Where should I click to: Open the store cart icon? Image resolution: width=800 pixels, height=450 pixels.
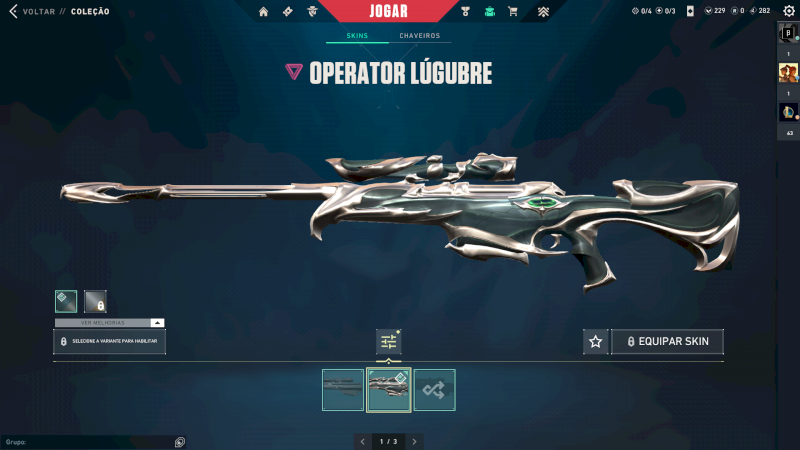coord(513,12)
